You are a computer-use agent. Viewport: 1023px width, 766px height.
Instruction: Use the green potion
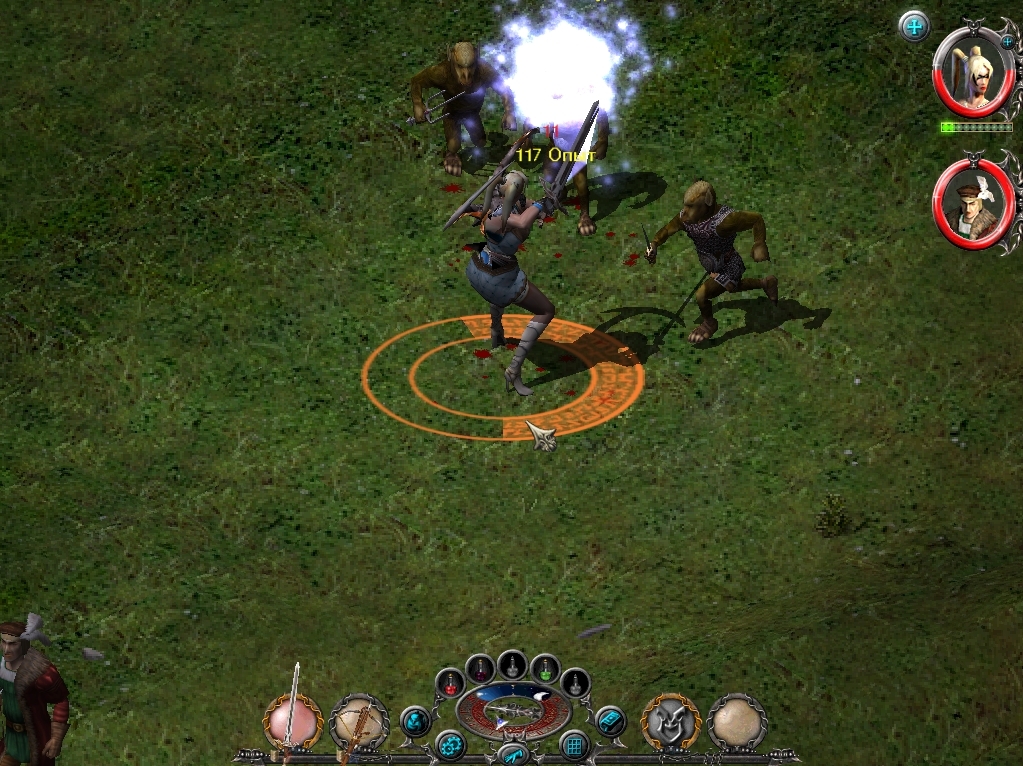544,667
